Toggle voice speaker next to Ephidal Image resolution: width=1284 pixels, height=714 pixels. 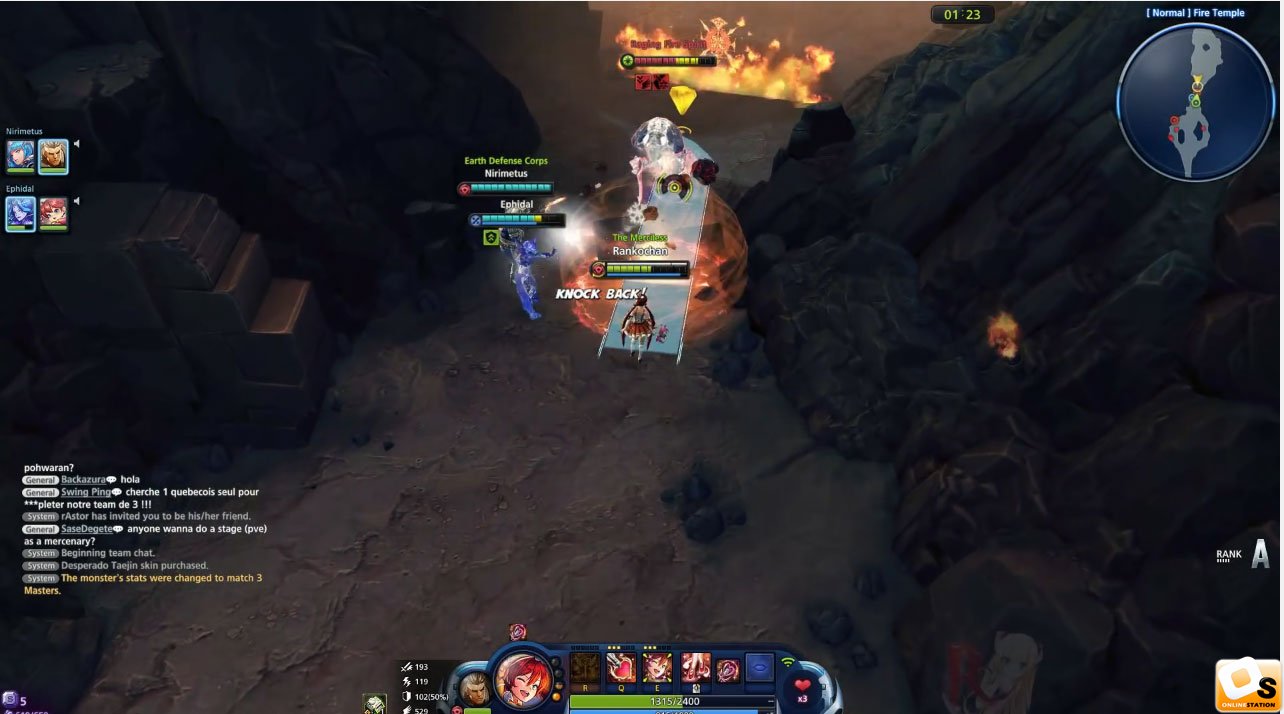point(77,201)
